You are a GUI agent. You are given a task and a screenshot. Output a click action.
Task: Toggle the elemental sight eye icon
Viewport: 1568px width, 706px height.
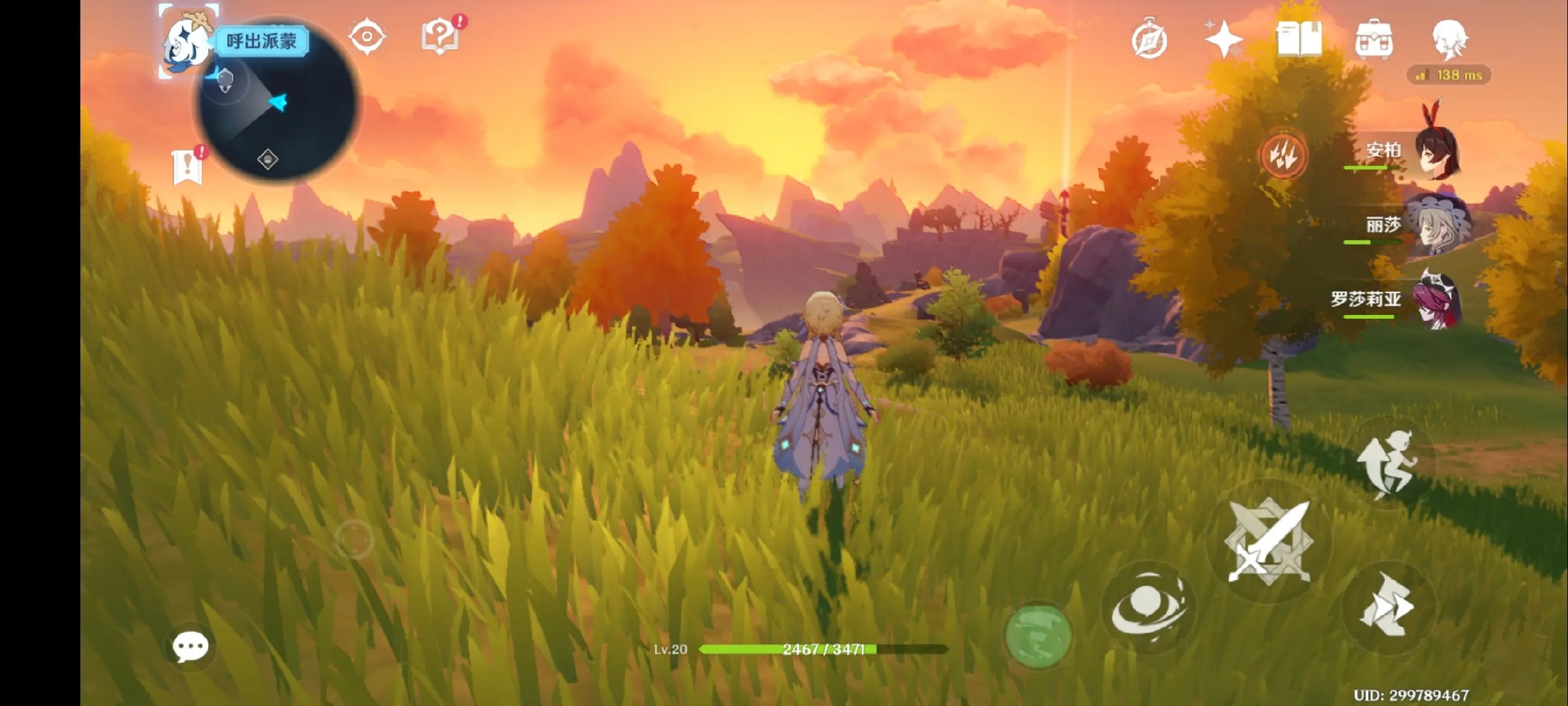[367, 37]
